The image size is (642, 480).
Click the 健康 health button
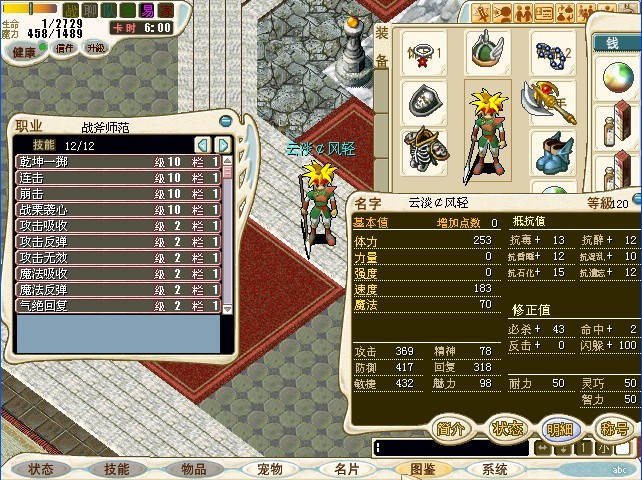click(25, 48)
